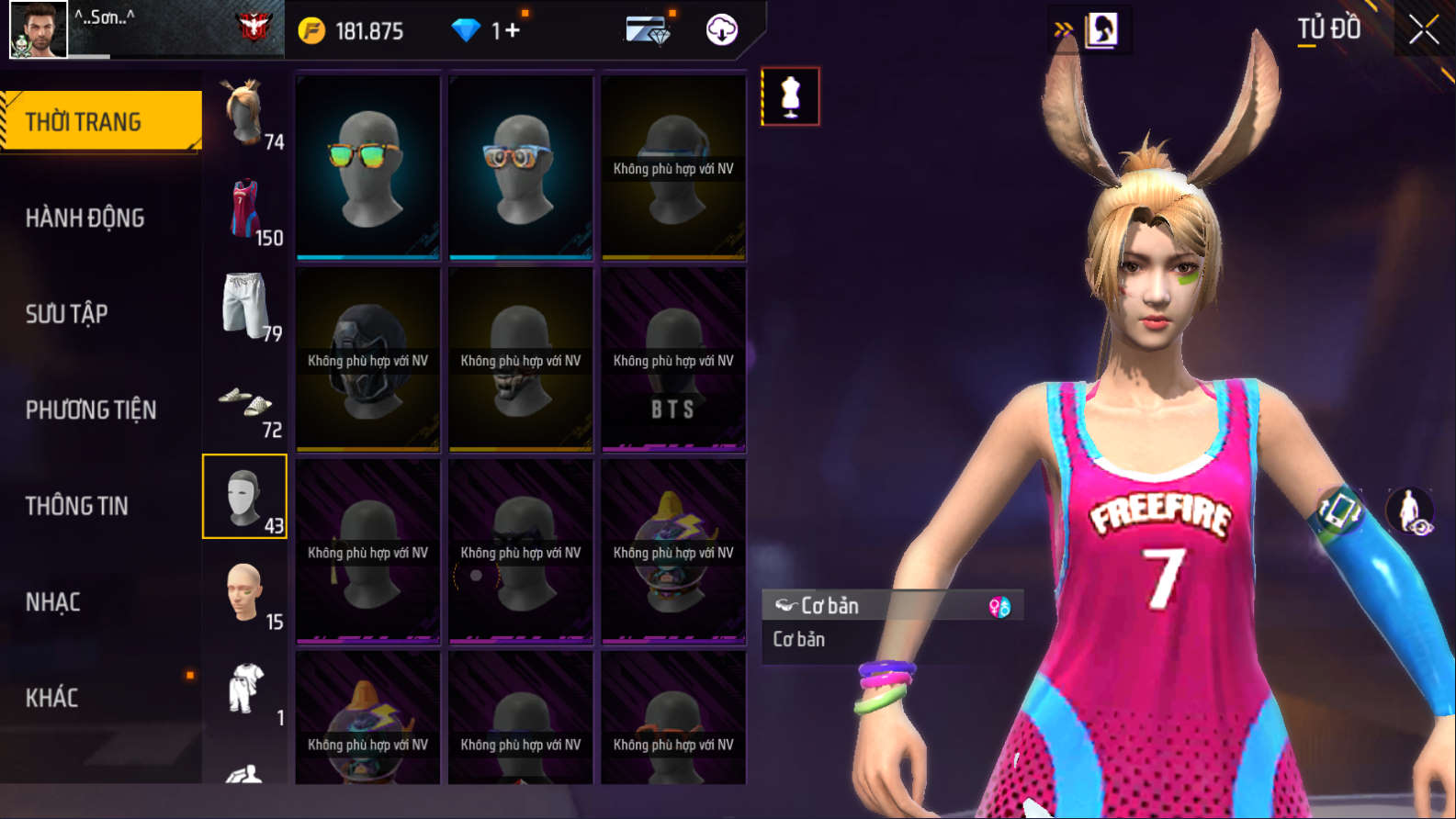
Task: Select the sandals footwear category
Action: [x=245, y=402]
